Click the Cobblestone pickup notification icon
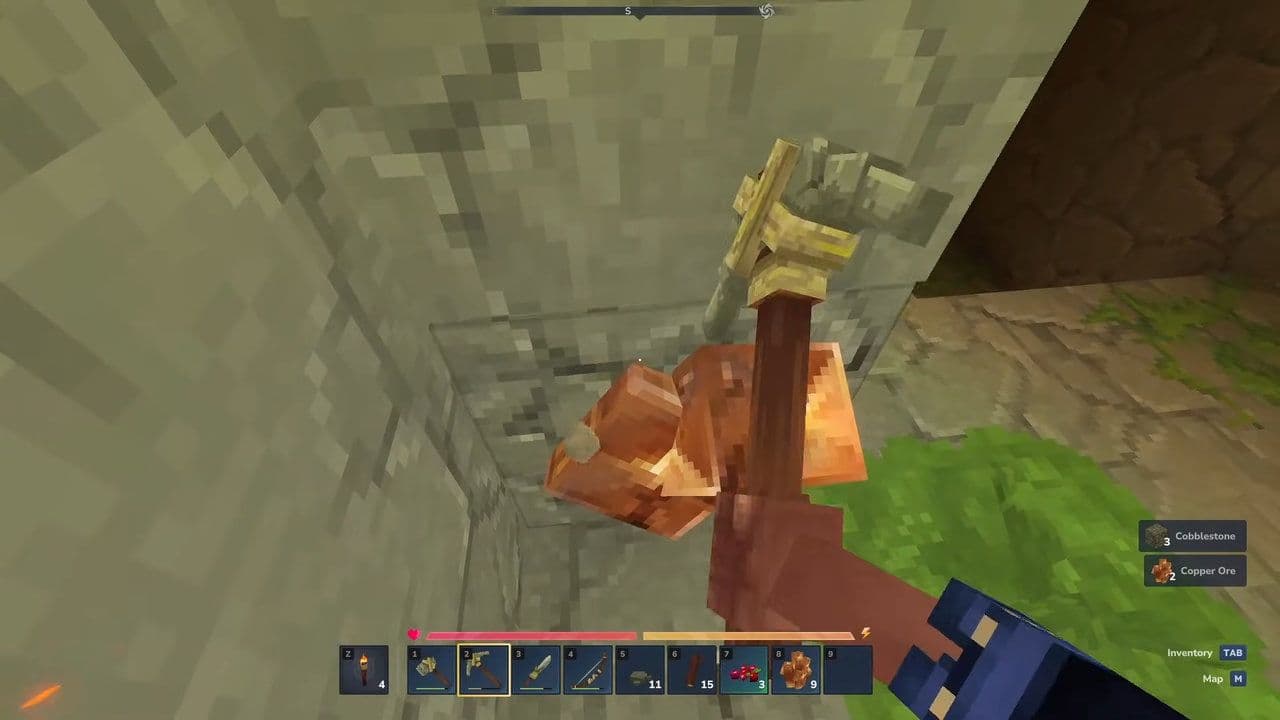This screenshot has height=720, width=1280. point(1155,536)
